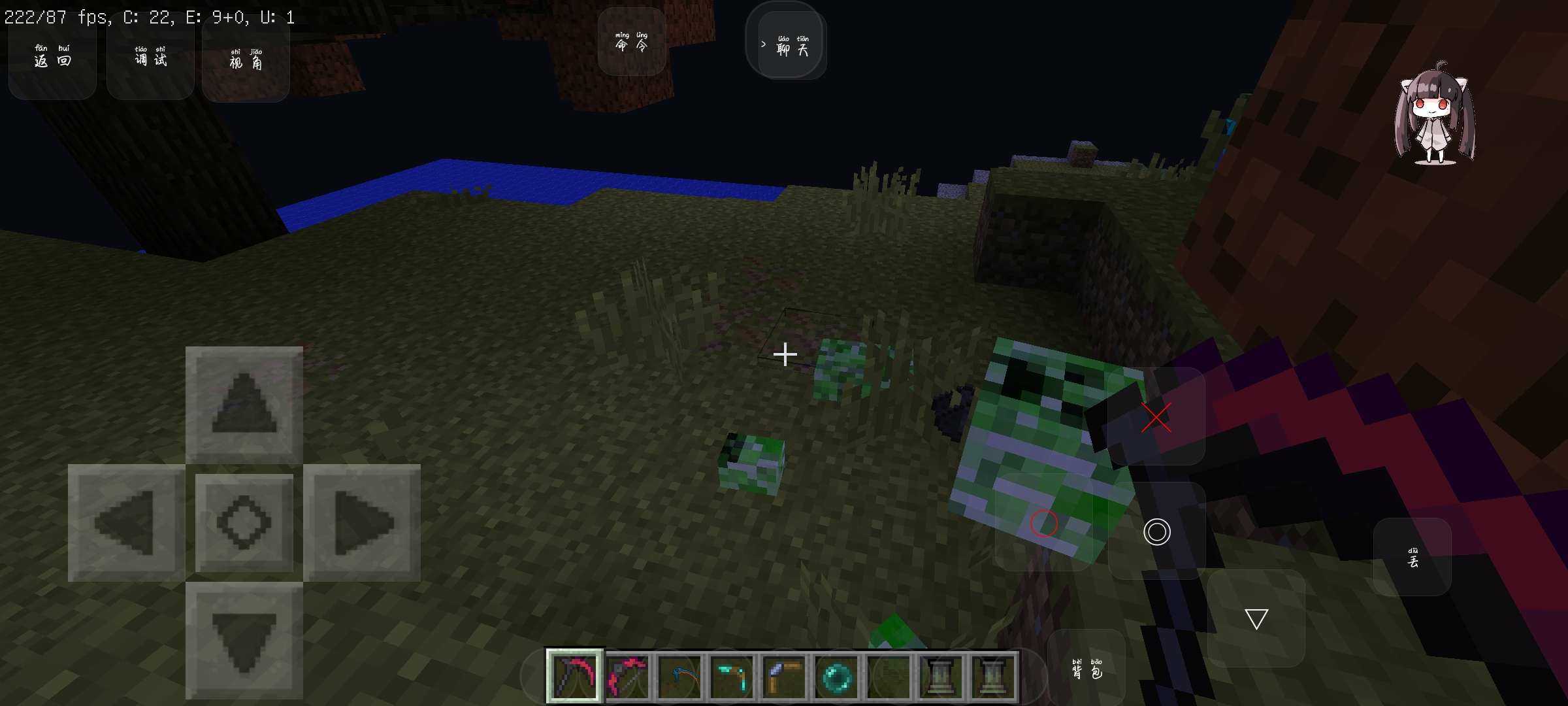Viewport: 1568px width, 706px height.
Task: Tap the red X action button
Action: click(1156, 417)
